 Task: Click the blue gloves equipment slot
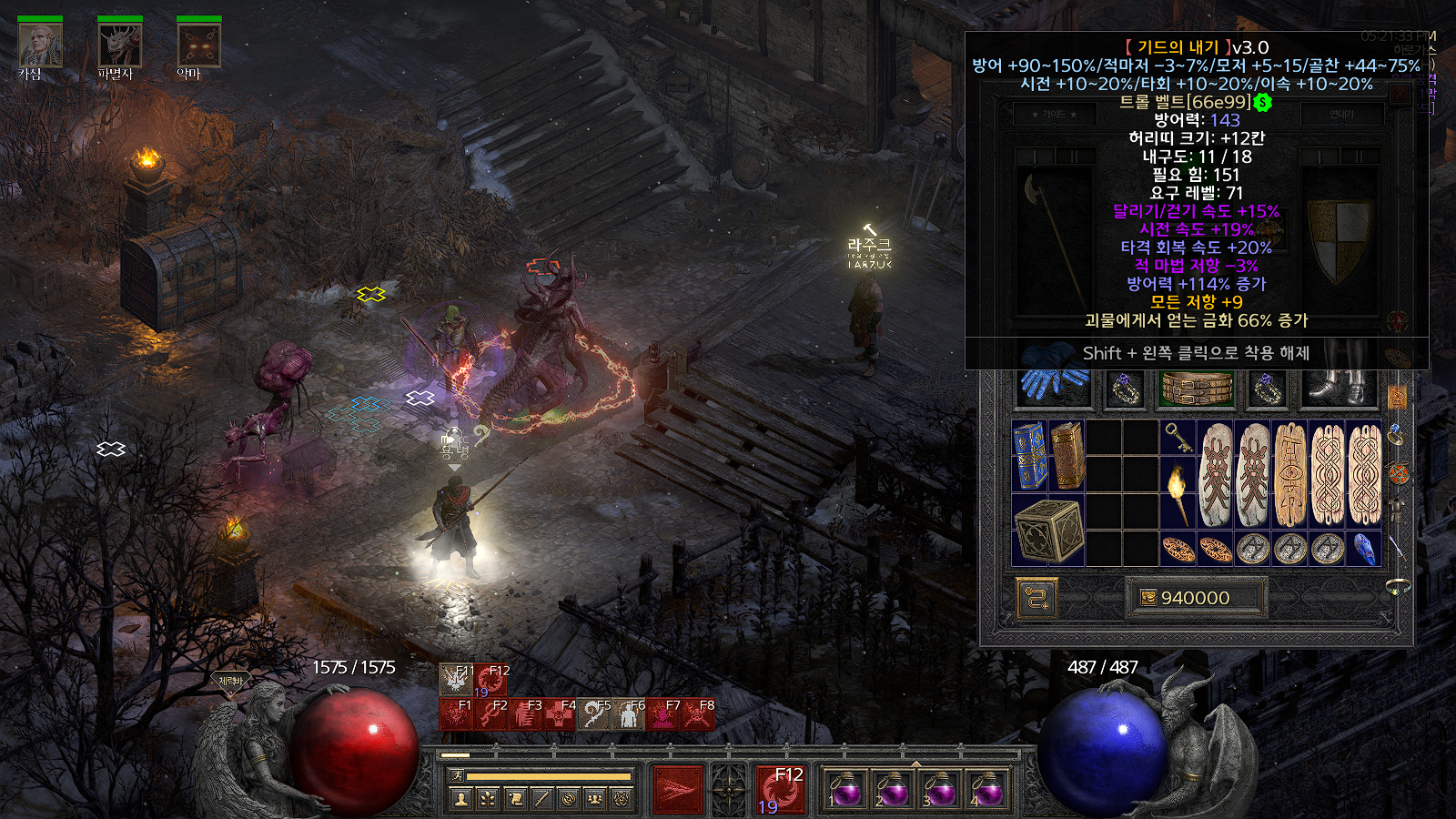click(1052, 384)
